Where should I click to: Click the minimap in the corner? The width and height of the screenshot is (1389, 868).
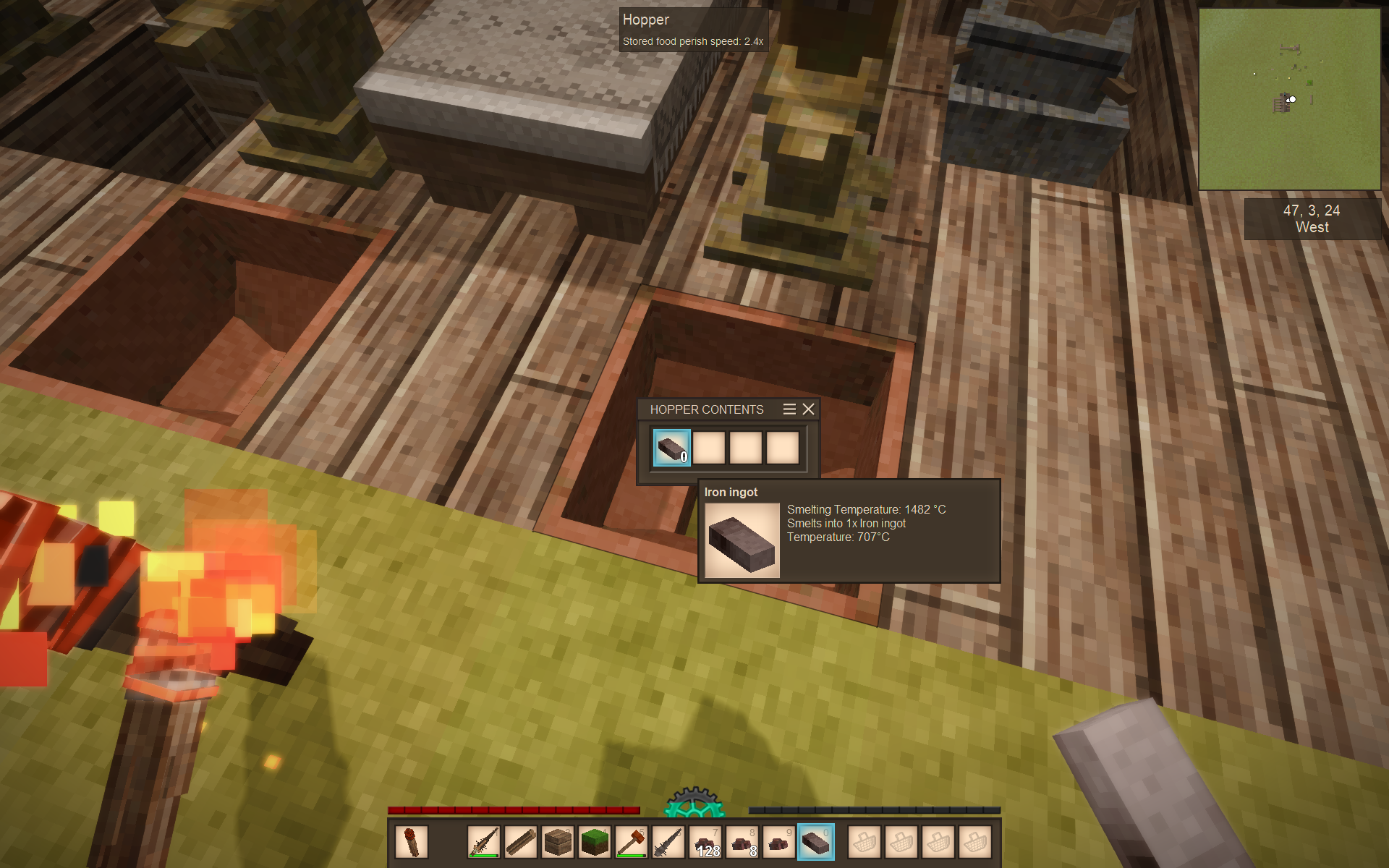tap(1289, 99)
